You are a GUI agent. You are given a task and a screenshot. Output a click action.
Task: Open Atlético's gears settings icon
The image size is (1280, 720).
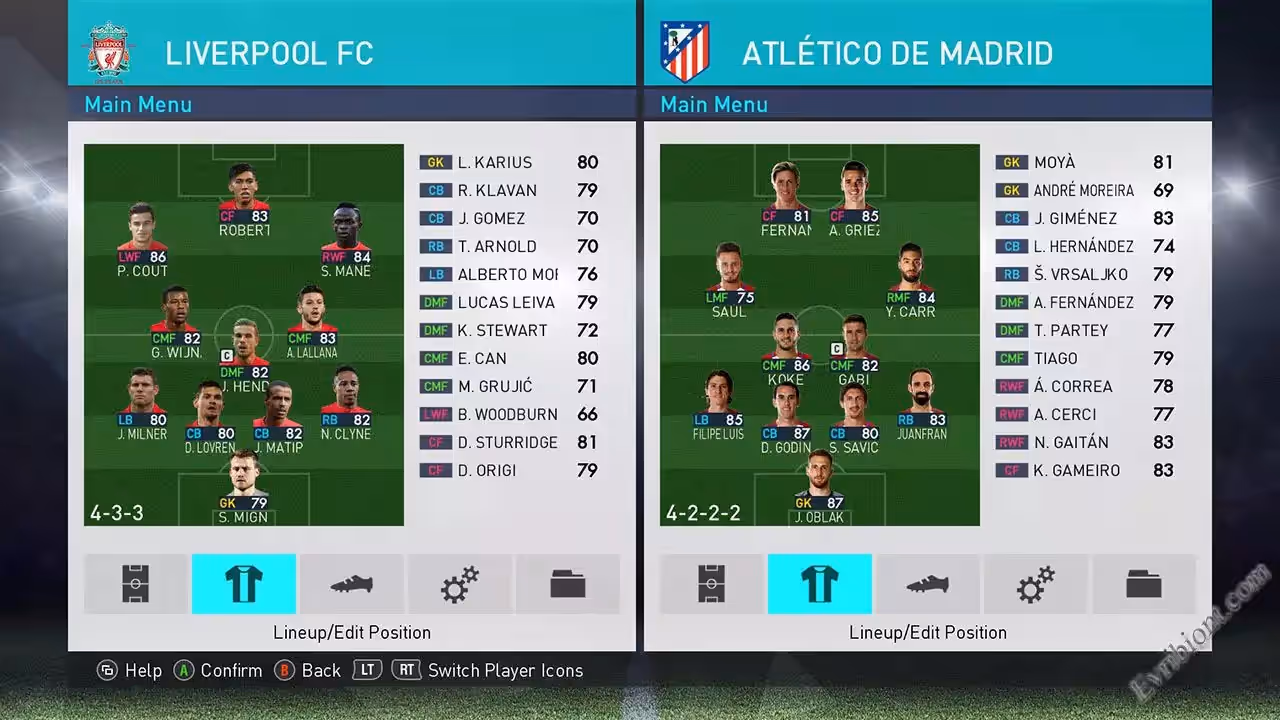point(1035,584)
